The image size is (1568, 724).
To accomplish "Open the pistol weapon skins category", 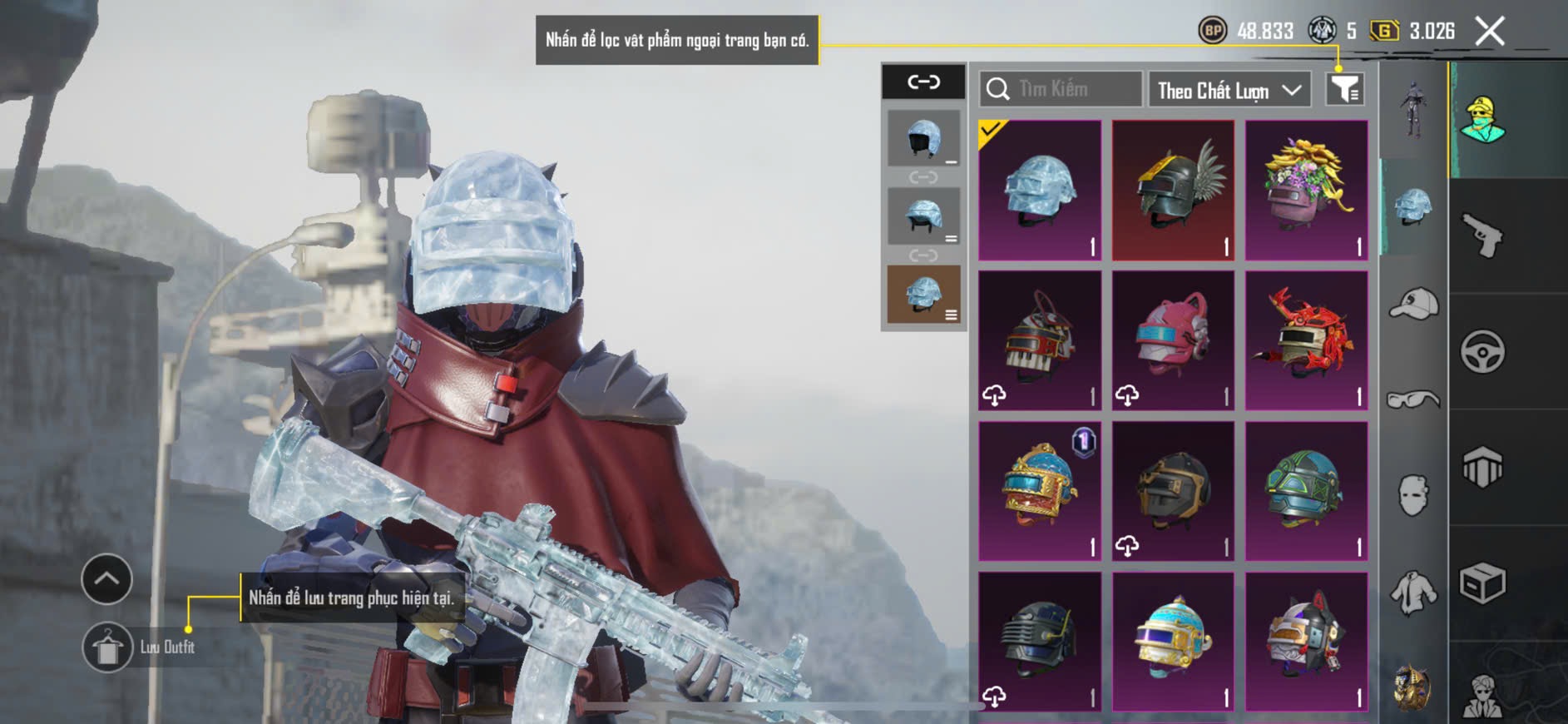I will point(1482,236).
